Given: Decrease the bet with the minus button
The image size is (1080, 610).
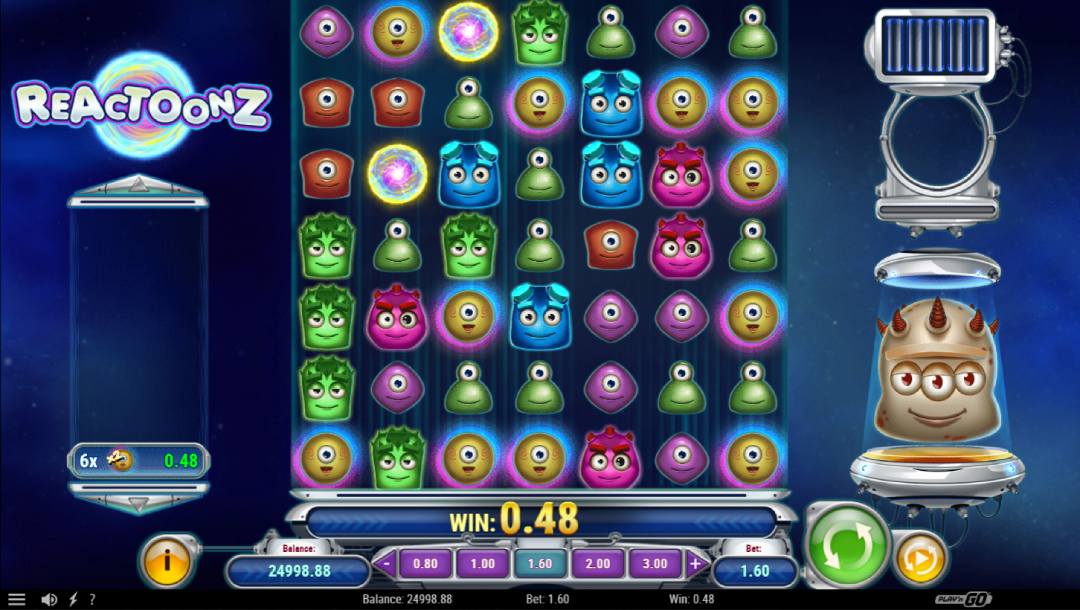Looking at the screenshot, I should click(387, 564).
